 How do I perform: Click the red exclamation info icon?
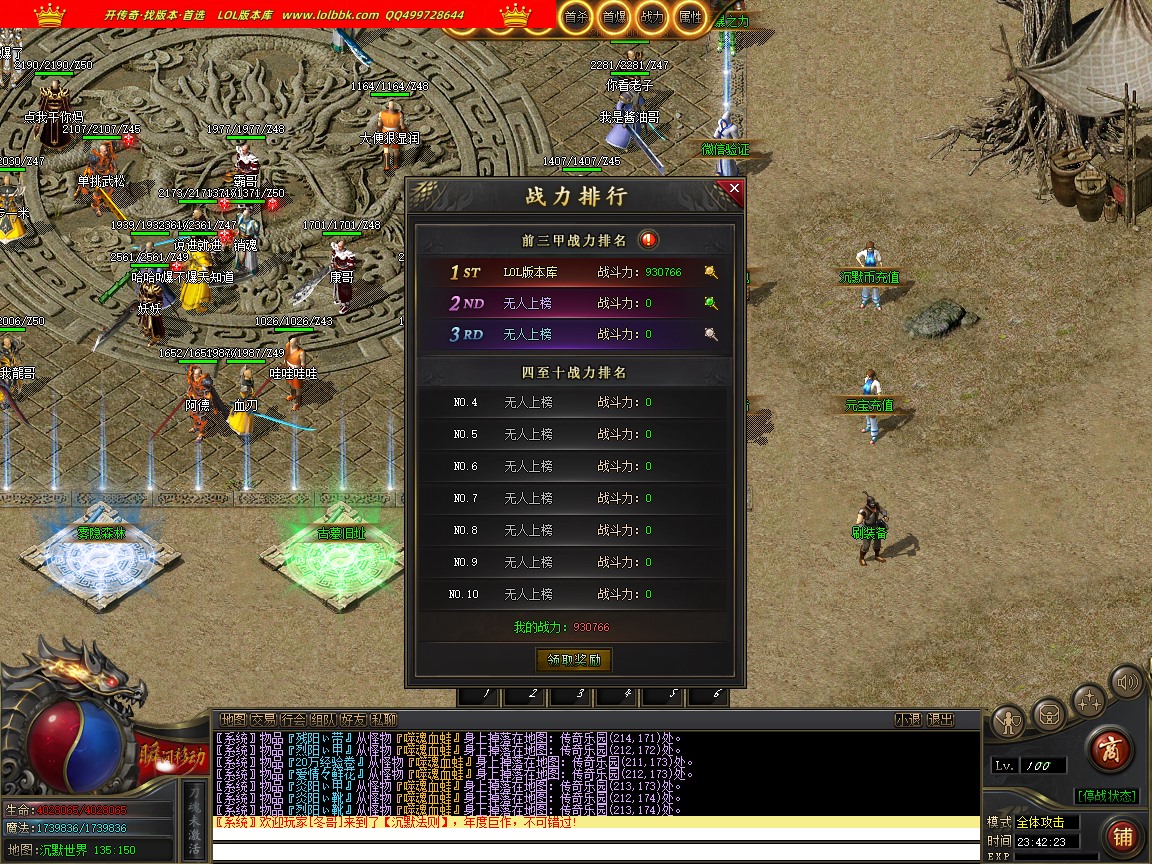(649, 240)
